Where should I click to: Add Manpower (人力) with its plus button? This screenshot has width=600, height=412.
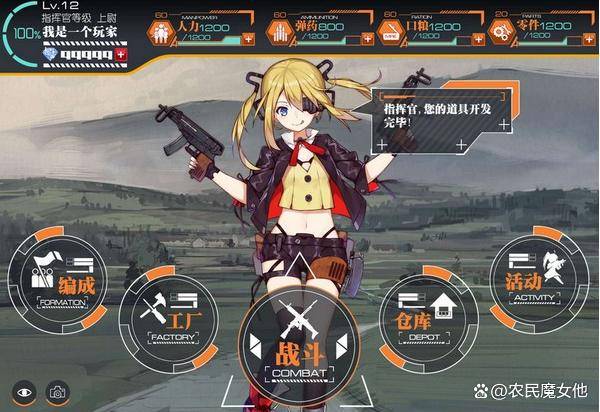pos(247,39)
